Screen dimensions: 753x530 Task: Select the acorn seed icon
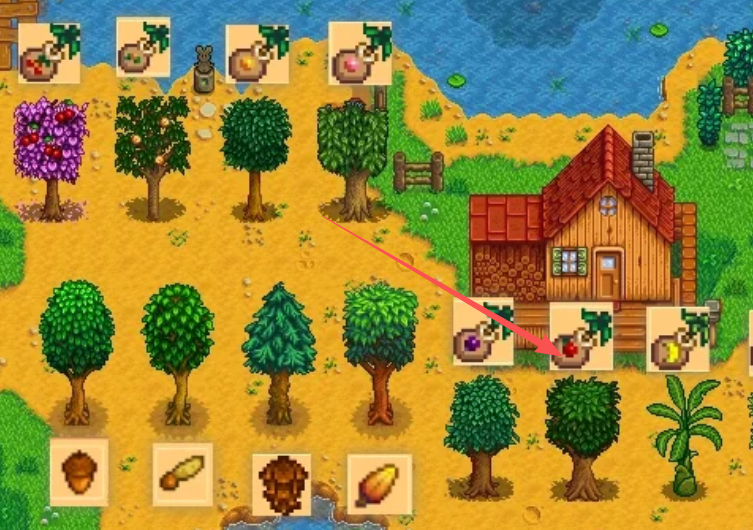pyautogui.click(x=79, y=472)
